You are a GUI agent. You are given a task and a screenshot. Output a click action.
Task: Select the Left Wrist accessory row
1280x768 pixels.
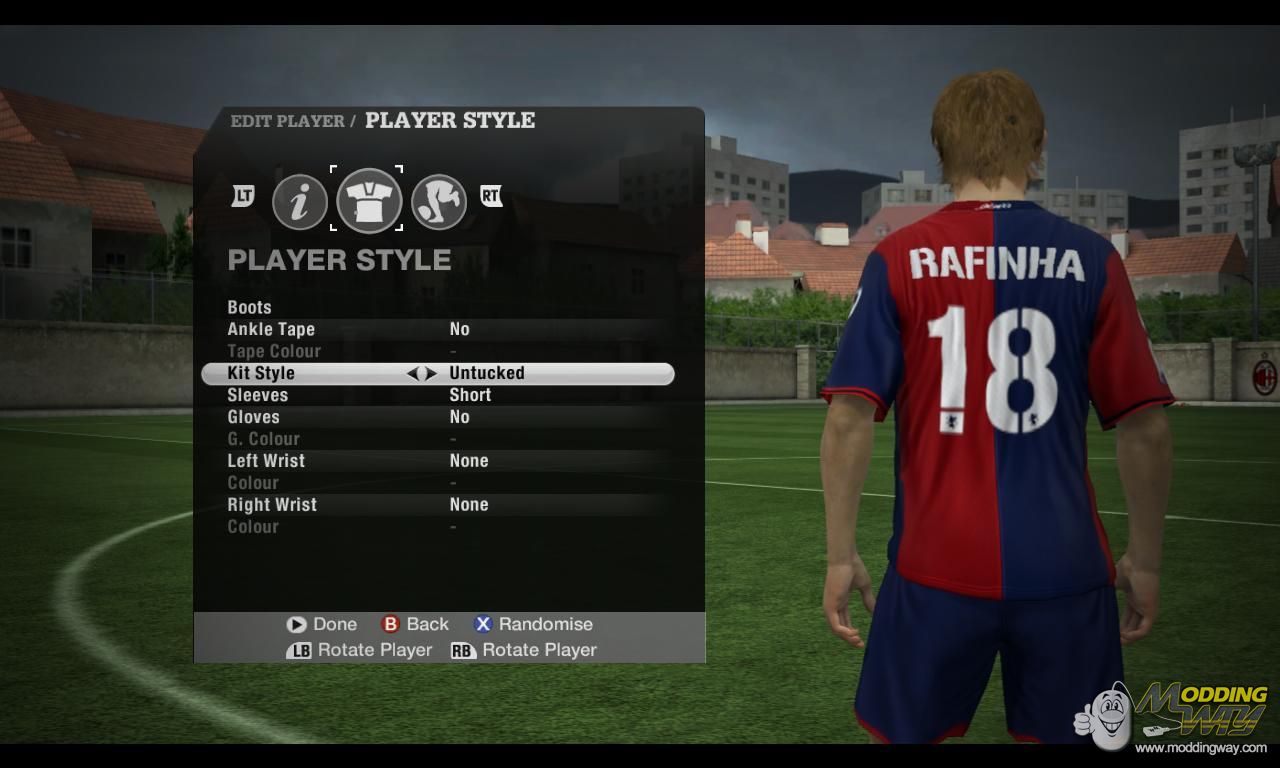[x=266, y=461]
